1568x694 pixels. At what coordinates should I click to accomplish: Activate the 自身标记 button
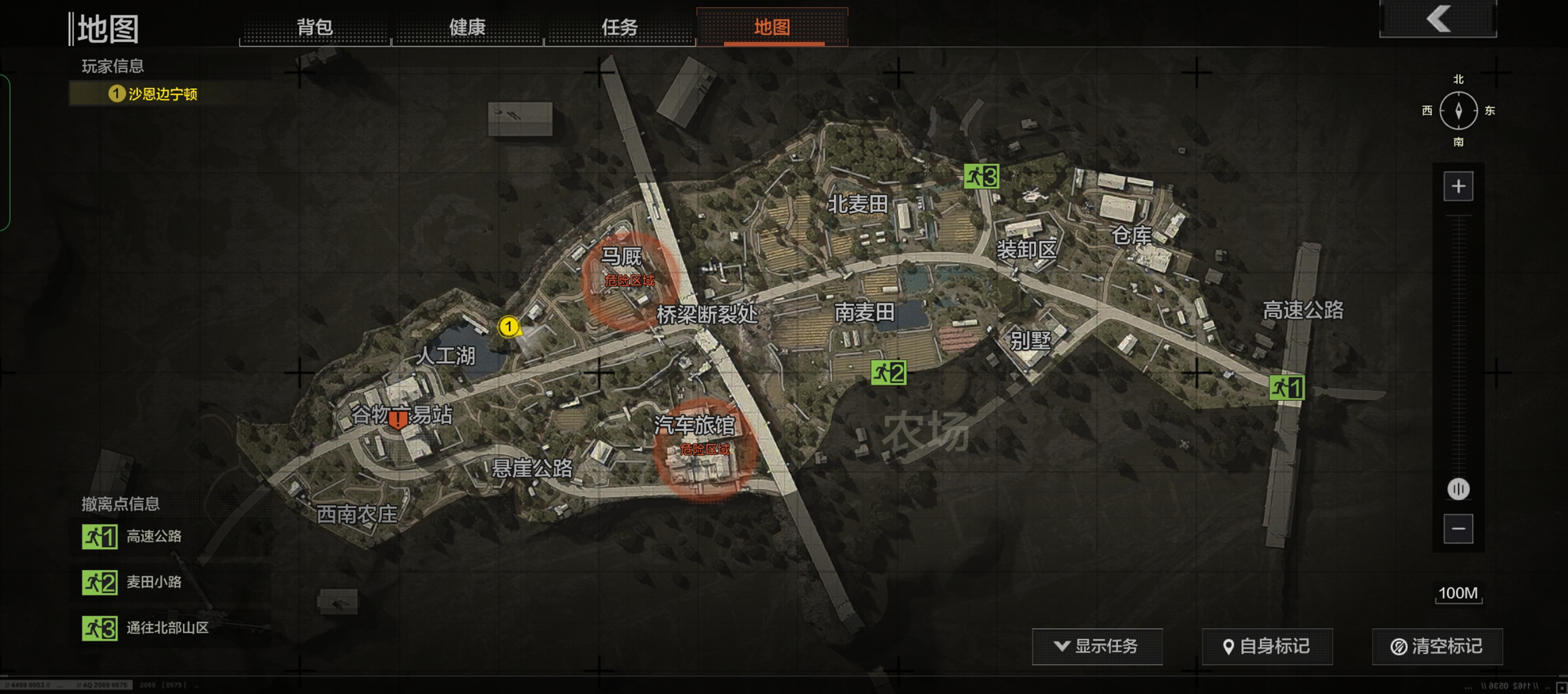(x=1267, y=647)
